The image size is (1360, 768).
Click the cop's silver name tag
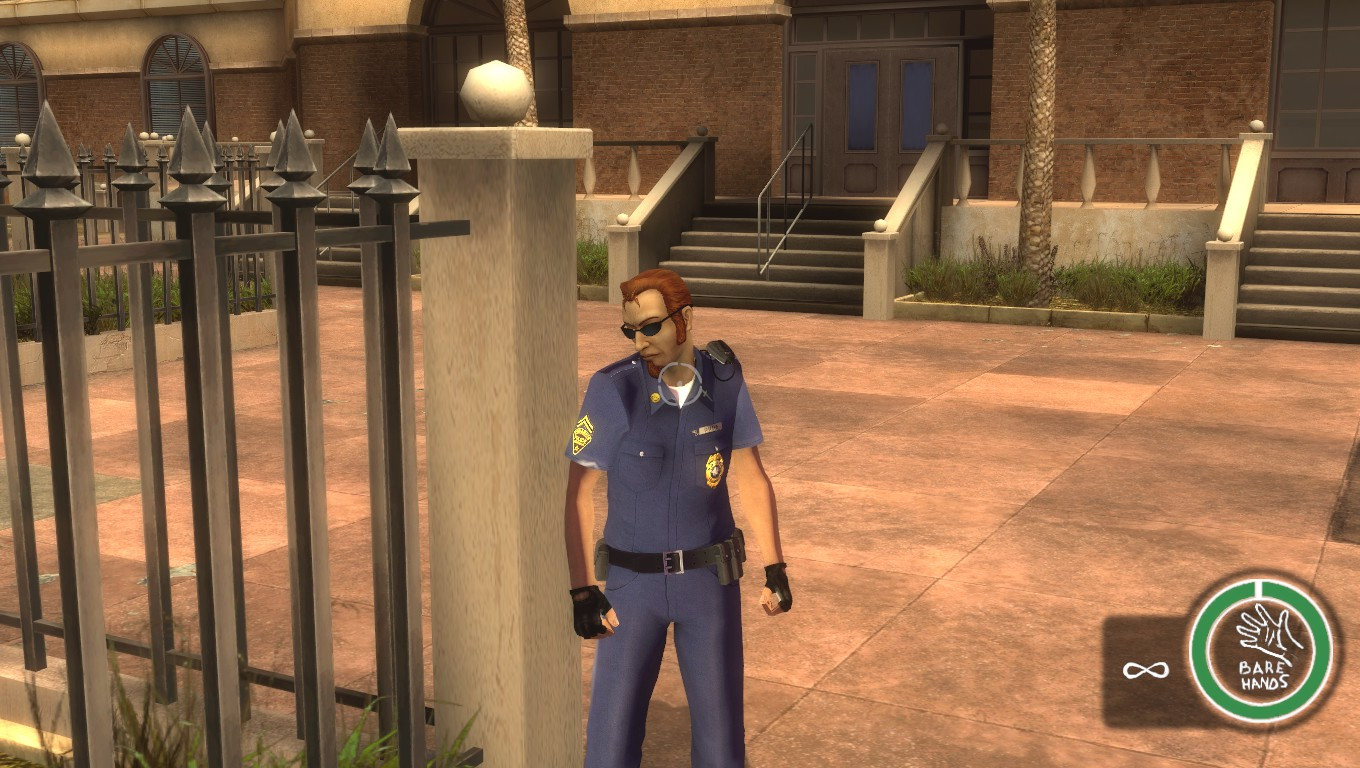coord(706,431)
